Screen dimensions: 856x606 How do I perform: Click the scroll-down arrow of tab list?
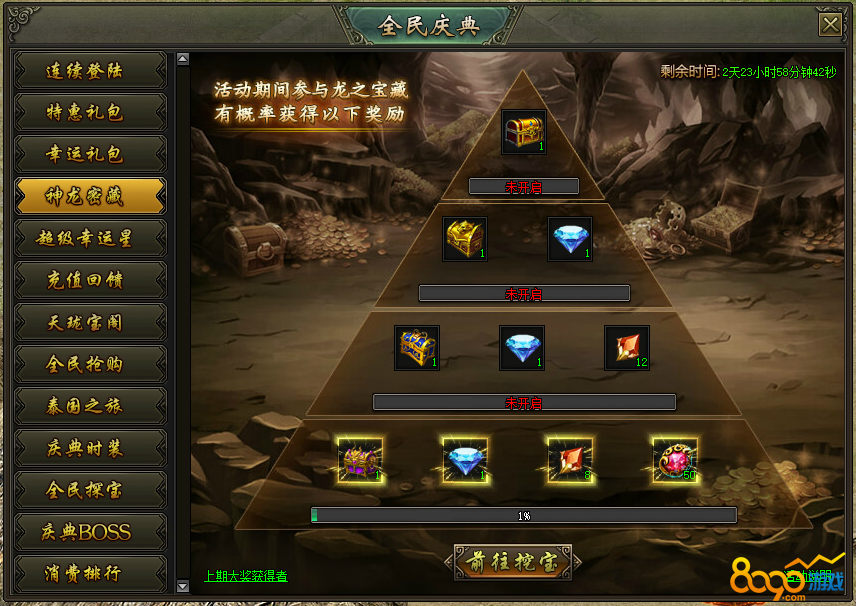pos(182,585)
